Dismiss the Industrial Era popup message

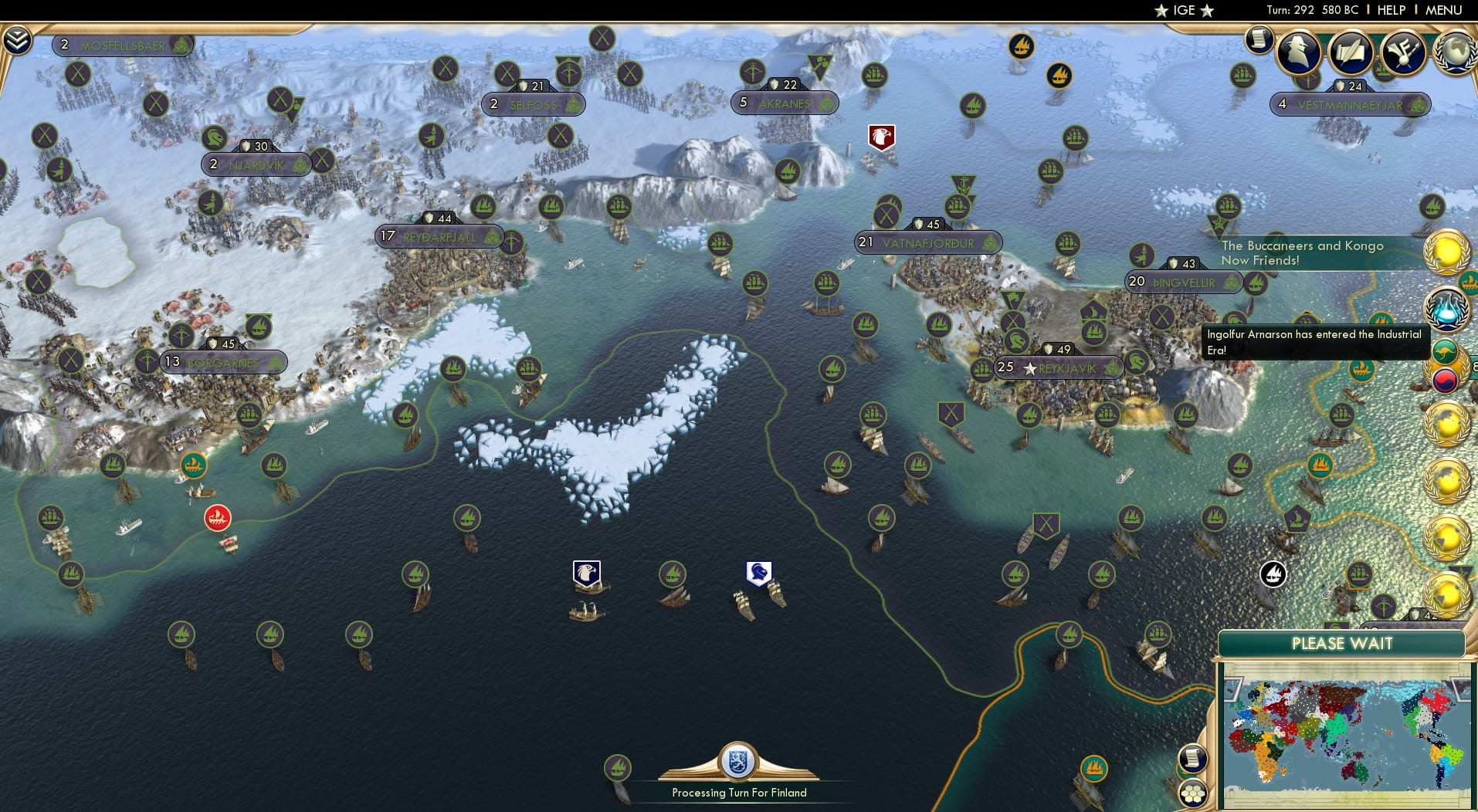click(x=1314, y=340)
